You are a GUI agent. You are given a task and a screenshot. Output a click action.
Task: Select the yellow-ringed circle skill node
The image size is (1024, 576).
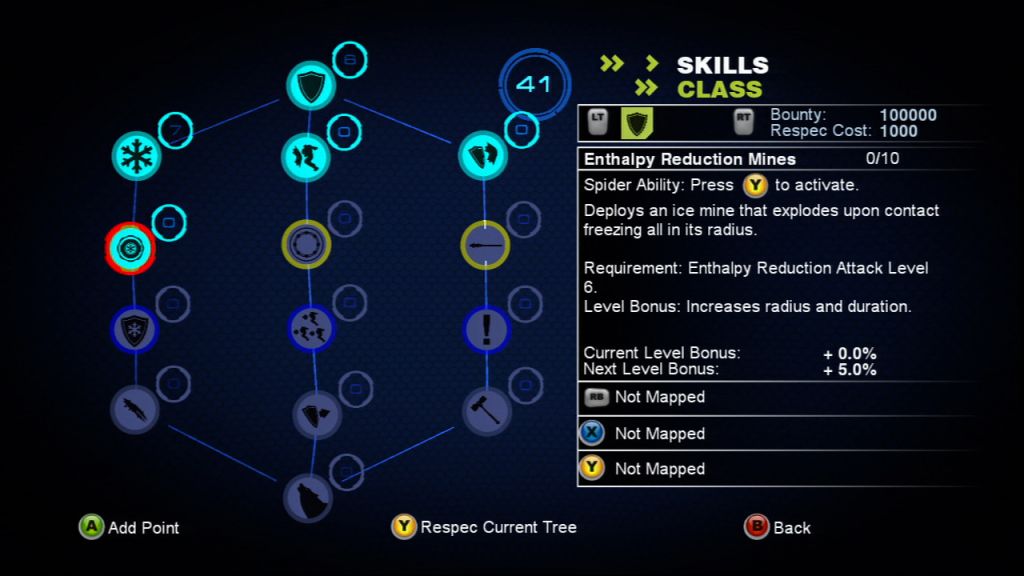(306, 244)
